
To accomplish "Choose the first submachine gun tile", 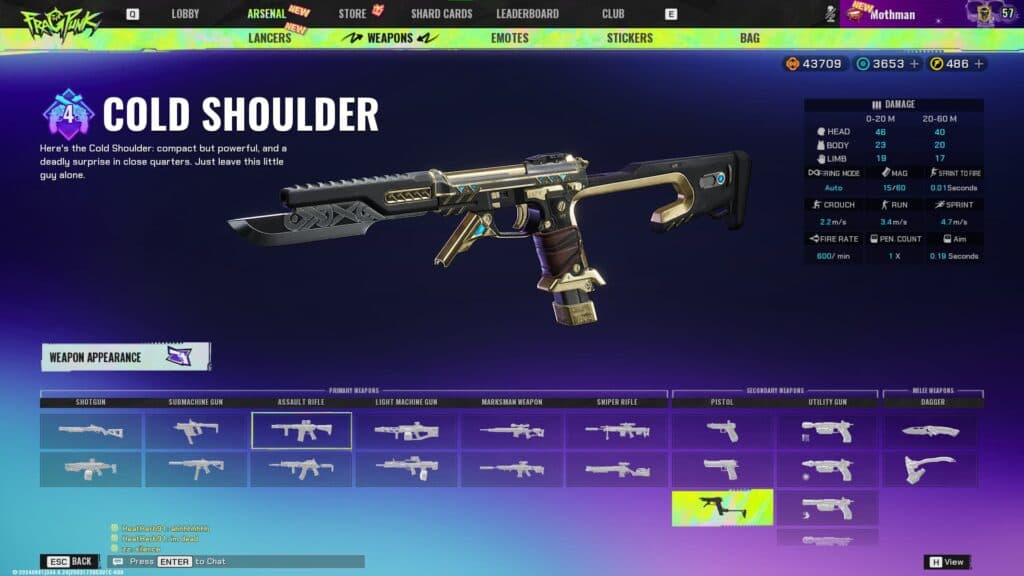I will pos(196,430).
